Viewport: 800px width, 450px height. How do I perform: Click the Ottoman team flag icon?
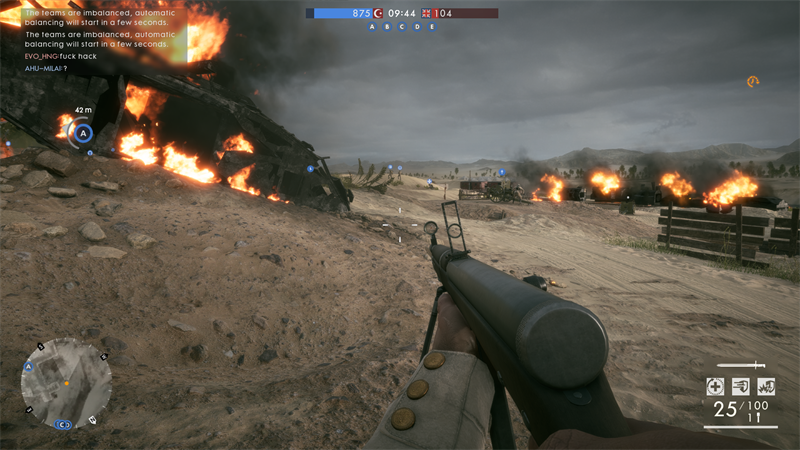[x=378, y=13]
